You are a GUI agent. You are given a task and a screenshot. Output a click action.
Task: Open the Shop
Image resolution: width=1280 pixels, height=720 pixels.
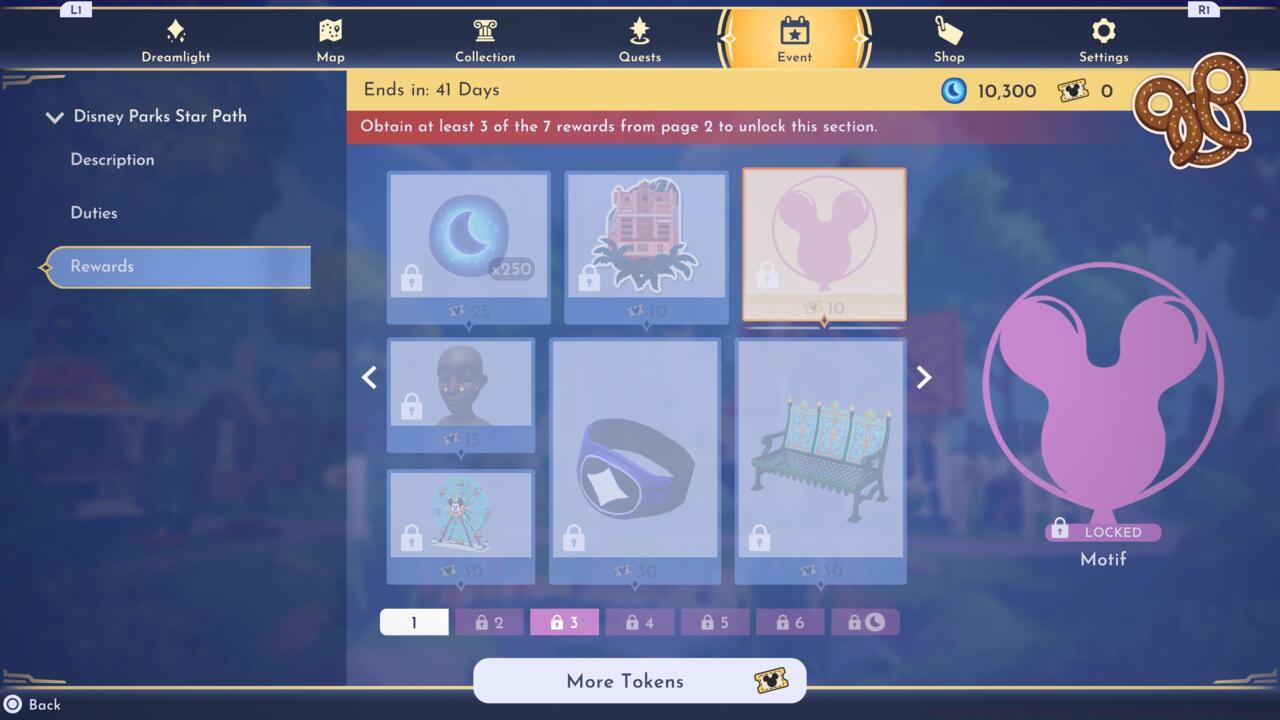click(948, 38)
